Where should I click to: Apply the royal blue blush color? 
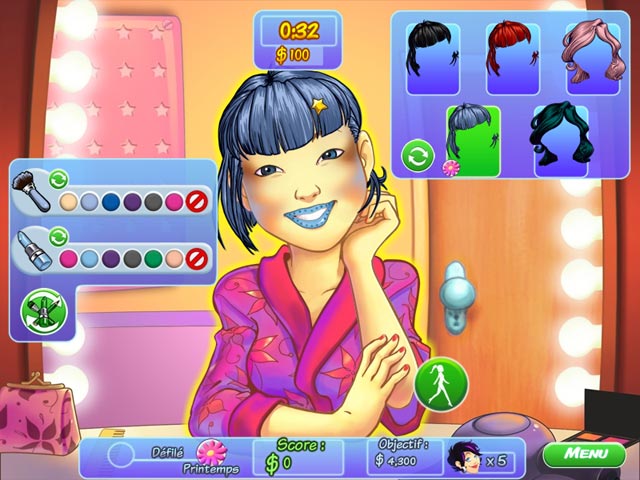(x=112, y=201)
